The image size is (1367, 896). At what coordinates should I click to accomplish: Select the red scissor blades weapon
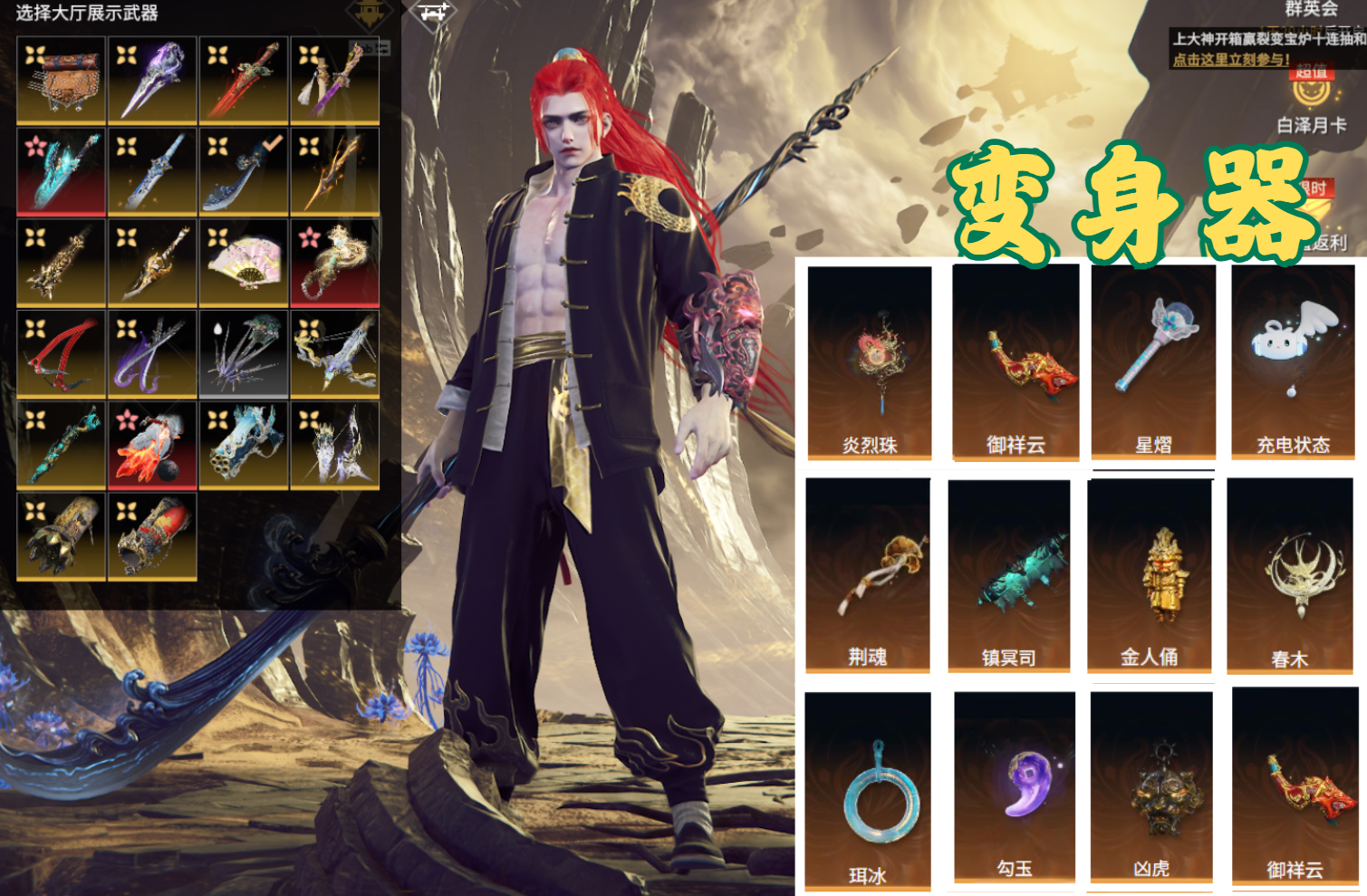[62, 354]
